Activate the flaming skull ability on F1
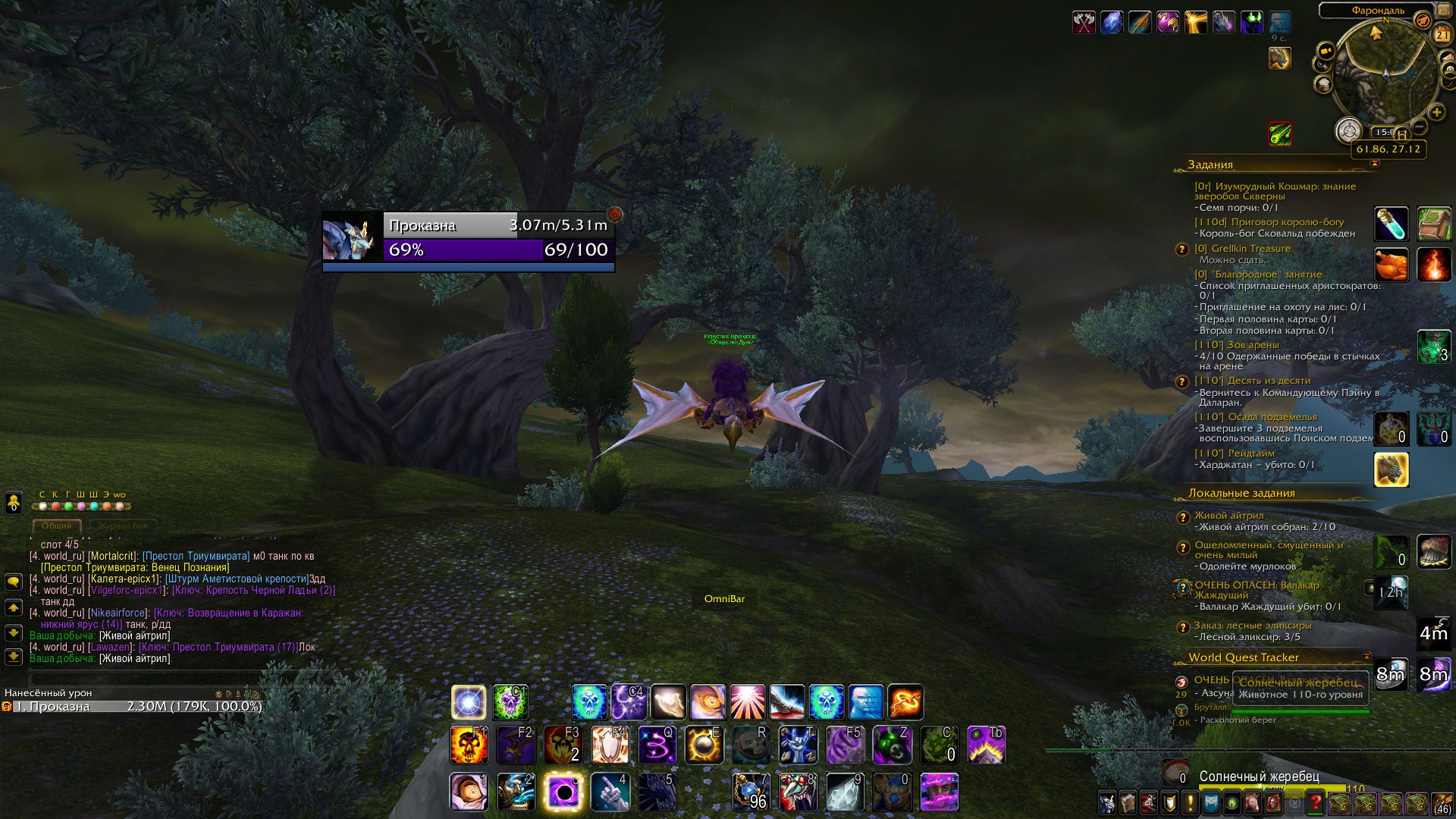This screenshot has width=1456, height=819. tap(469, 745)
